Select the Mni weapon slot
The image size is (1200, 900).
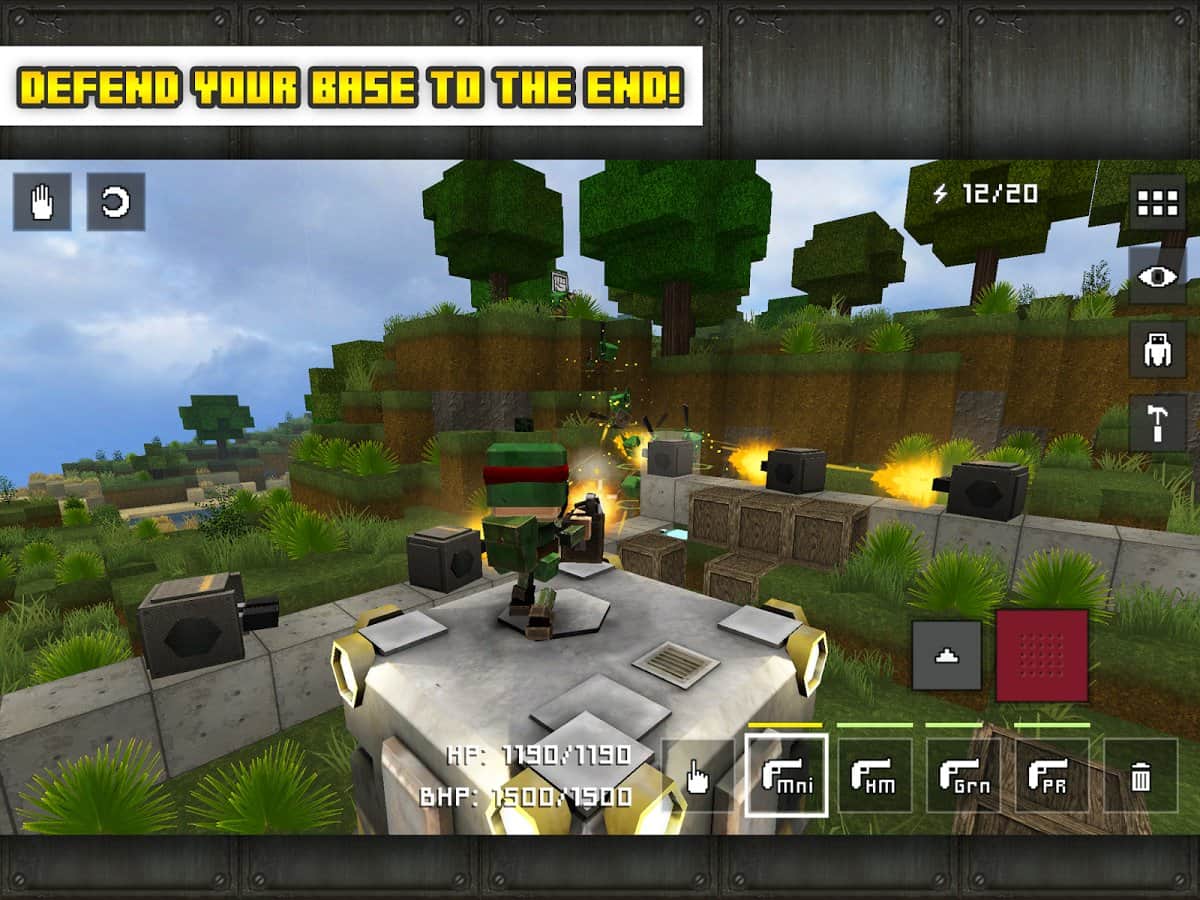[786, 776]
